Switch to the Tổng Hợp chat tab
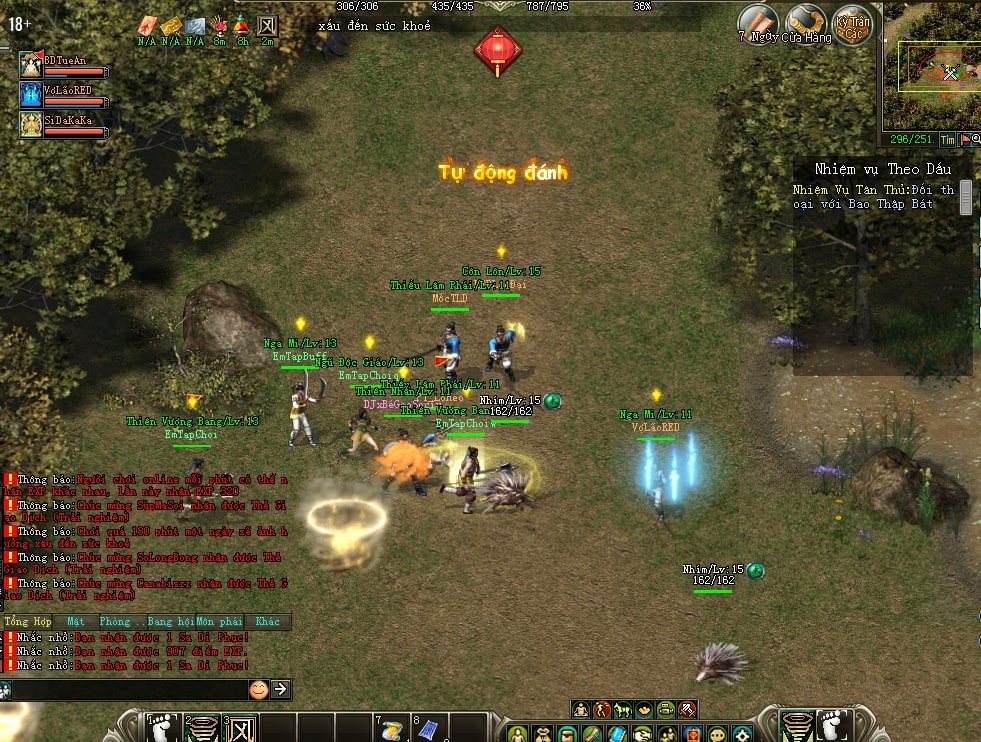 coord(27,622)
